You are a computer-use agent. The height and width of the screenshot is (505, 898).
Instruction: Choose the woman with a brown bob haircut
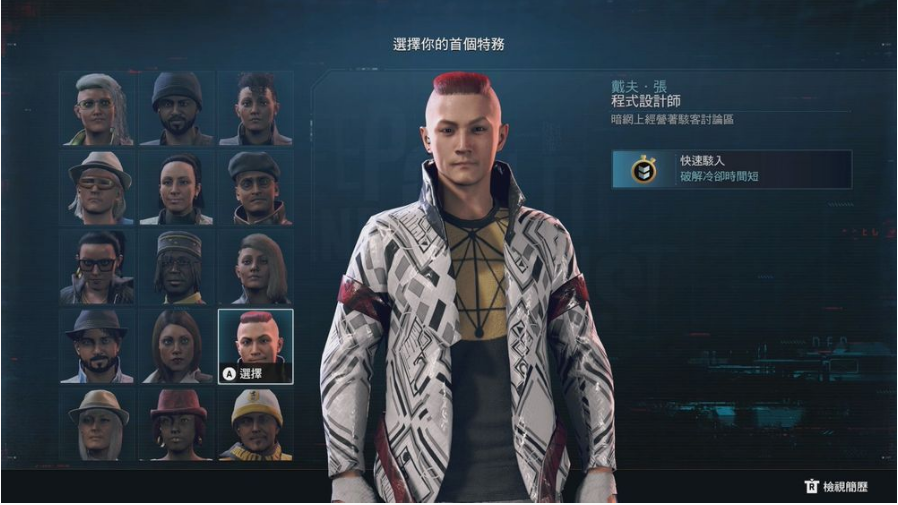point(256,266)
